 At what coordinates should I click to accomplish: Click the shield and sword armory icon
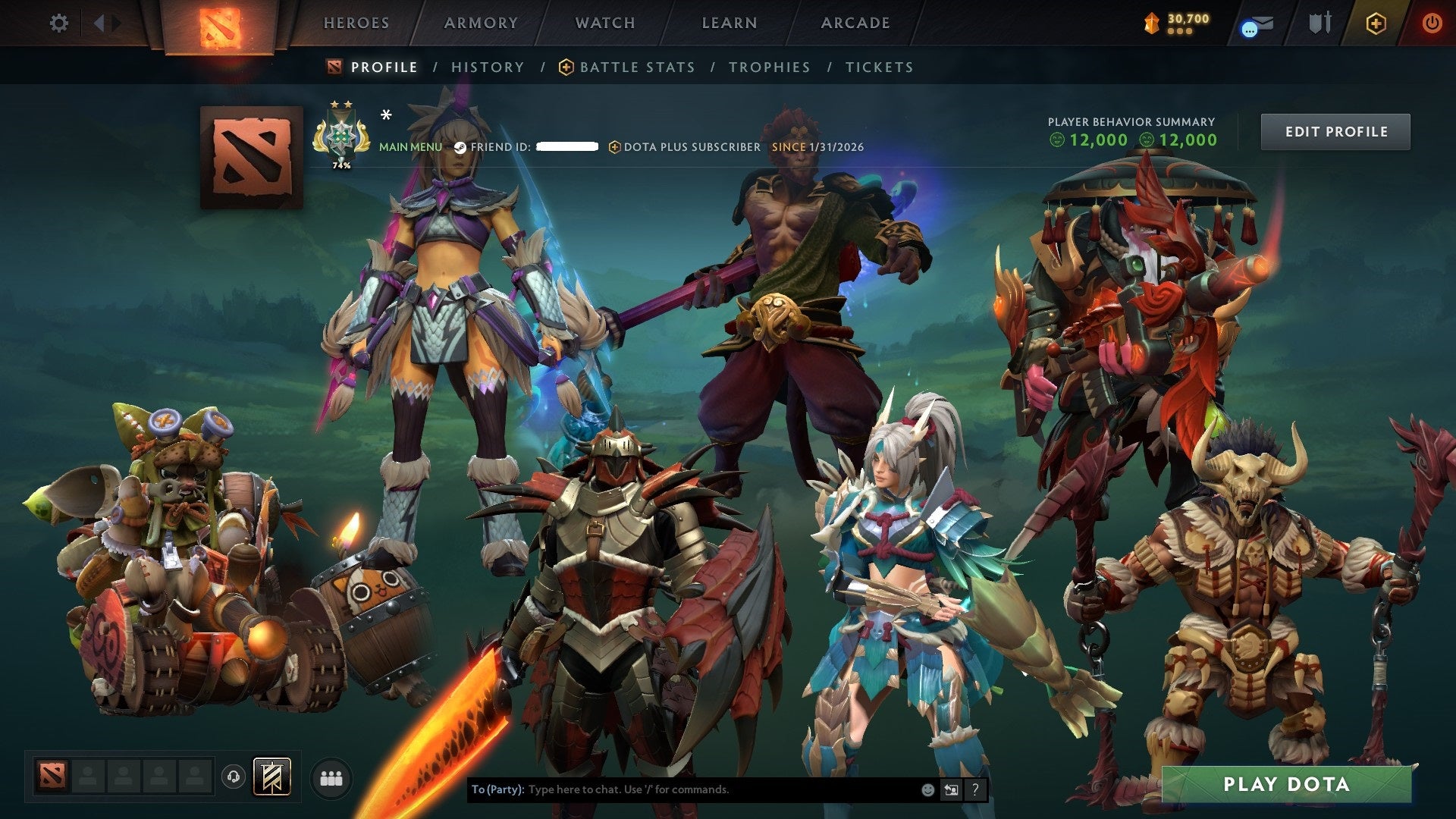click(x=1319, y=23)
